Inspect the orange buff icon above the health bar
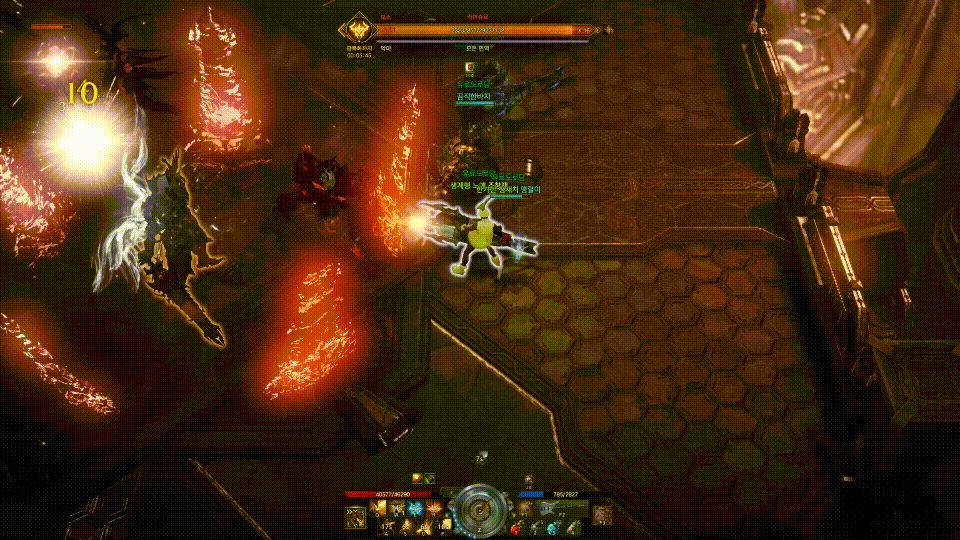 point(418,477)
